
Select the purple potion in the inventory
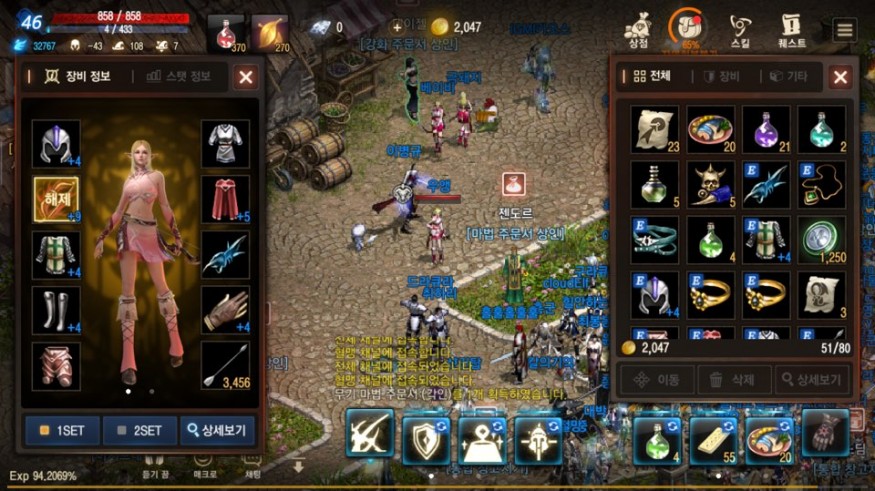[766, 129]
